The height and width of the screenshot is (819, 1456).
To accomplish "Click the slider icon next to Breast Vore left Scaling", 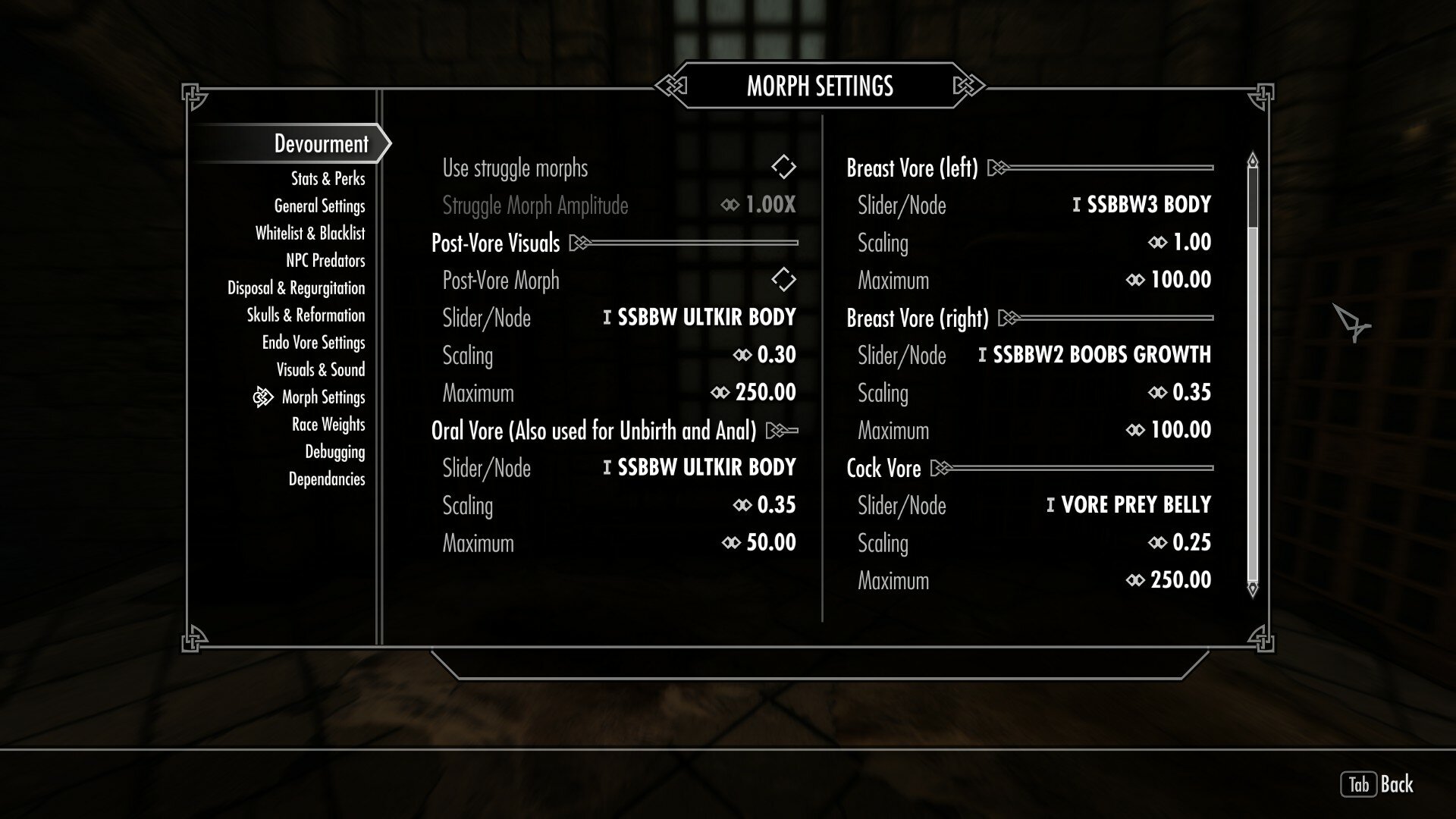I will tap(1156, 243).
